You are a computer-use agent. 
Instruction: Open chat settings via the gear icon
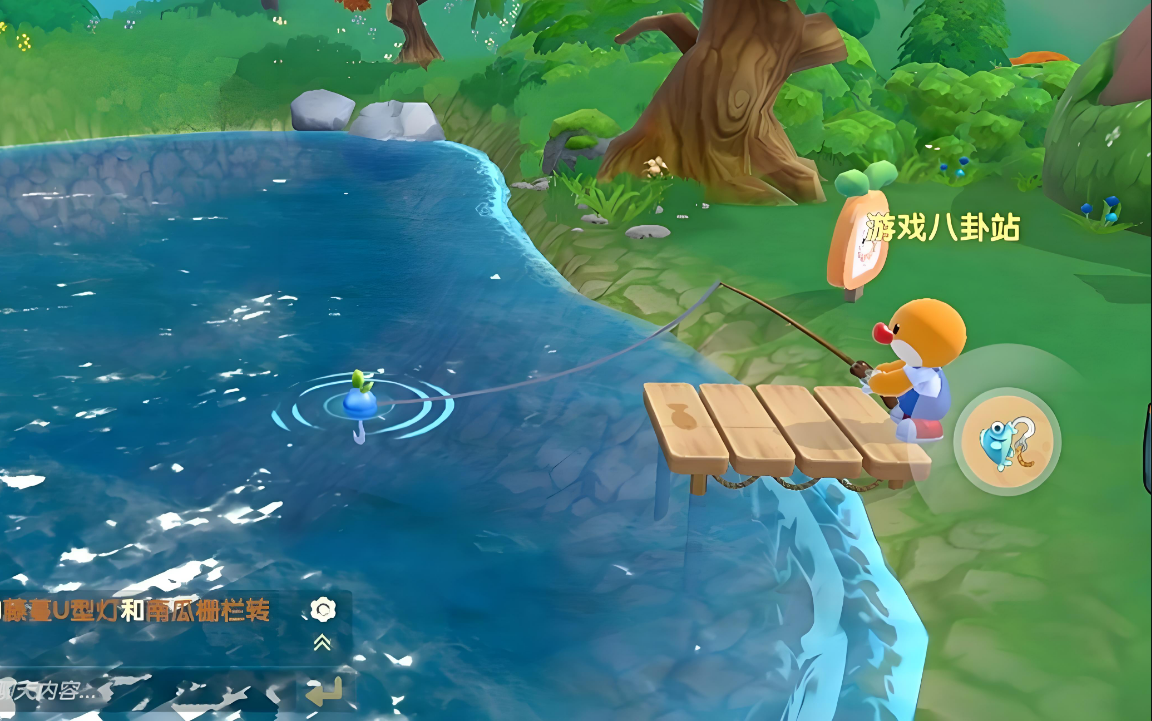(322, 609)
